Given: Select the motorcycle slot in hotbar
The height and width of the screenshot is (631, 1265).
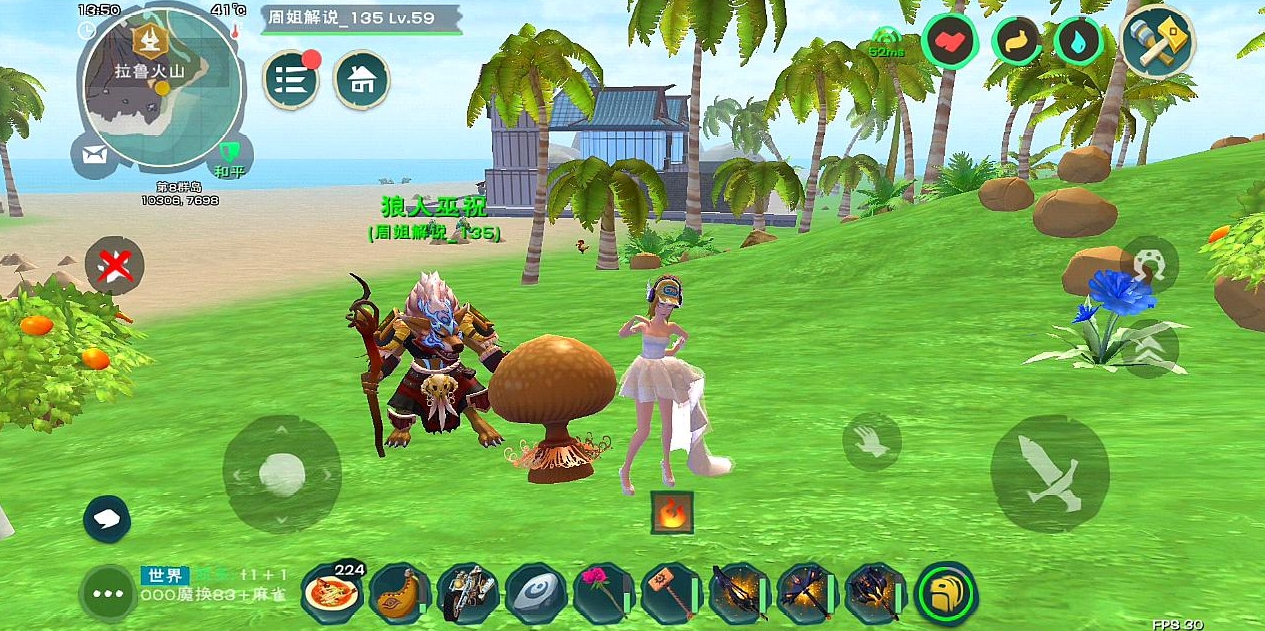Looking at the screenshot, I should point(467,594).
